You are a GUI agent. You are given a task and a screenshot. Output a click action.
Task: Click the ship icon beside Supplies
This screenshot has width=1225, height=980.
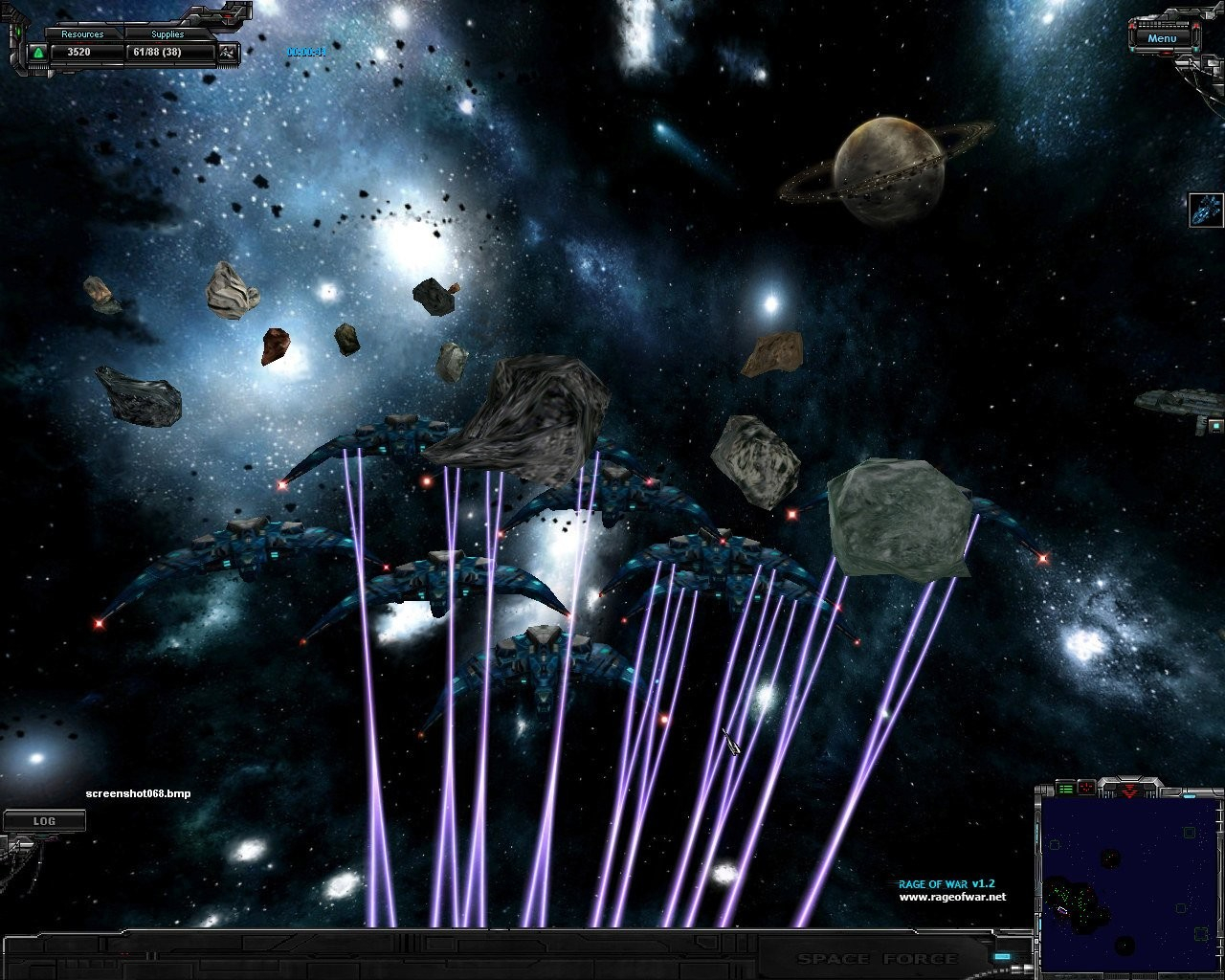point(228,53)
